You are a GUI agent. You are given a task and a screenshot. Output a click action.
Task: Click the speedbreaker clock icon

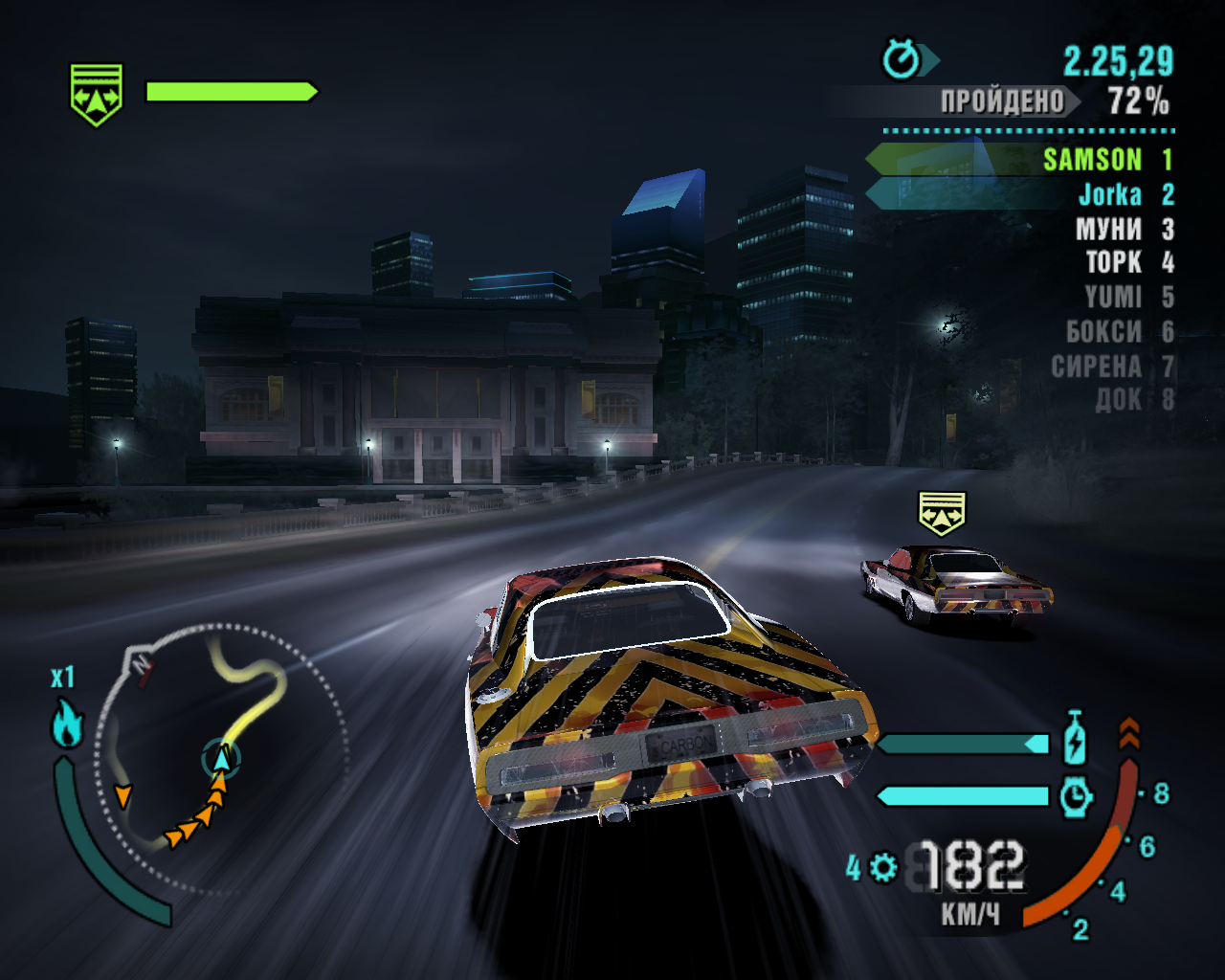click(x=1076, y=795)
